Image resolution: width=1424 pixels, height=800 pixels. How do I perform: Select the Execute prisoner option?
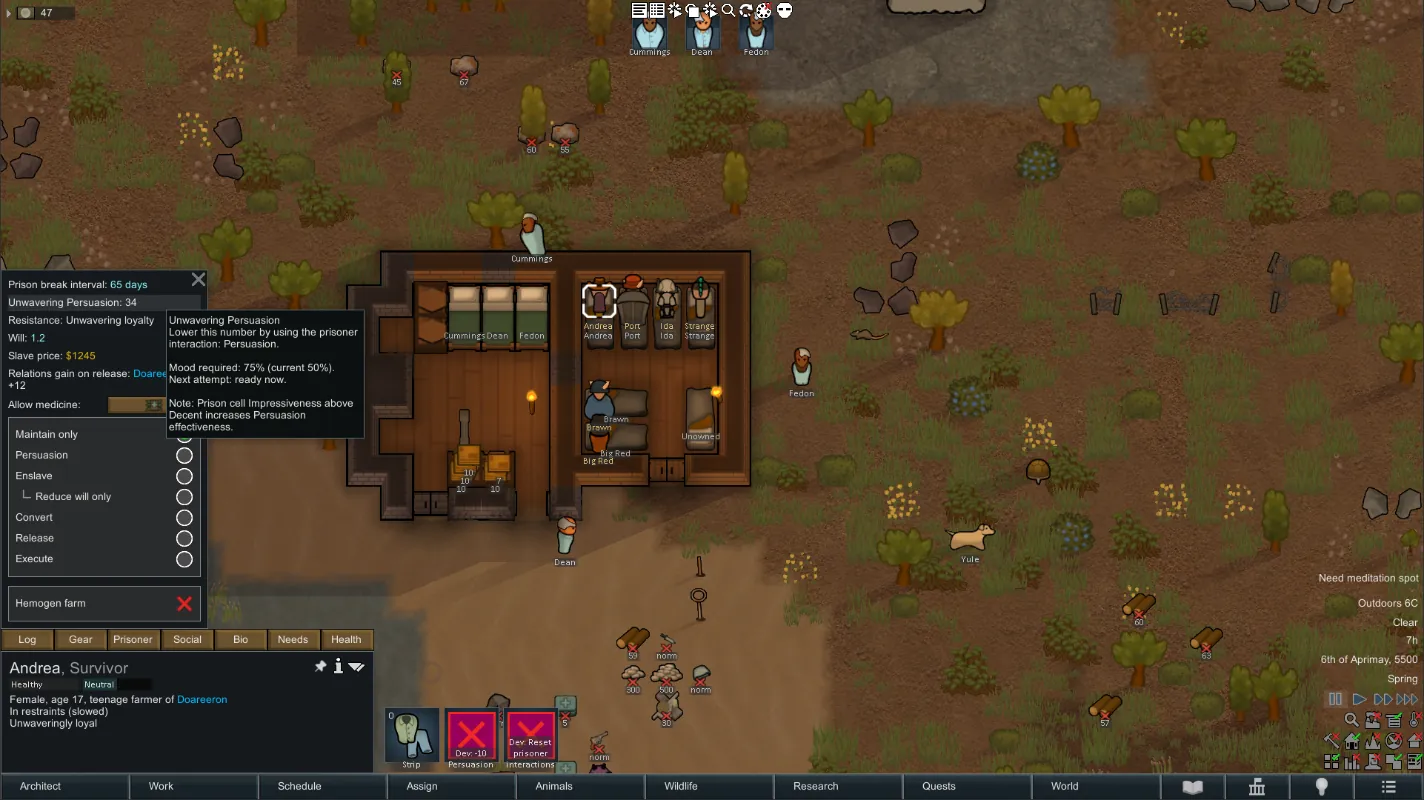184,559
